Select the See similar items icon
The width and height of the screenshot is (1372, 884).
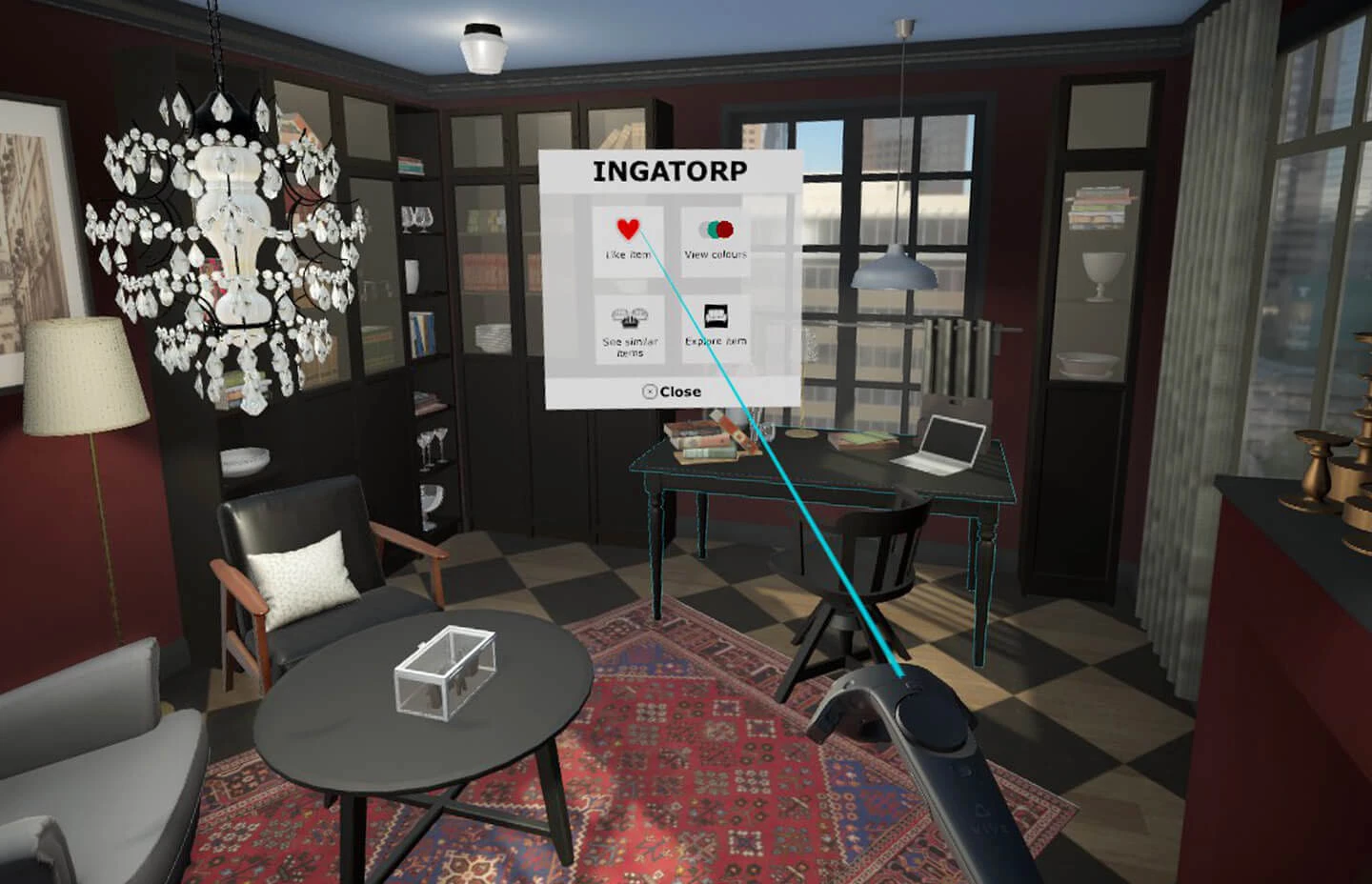click(630, 316)
